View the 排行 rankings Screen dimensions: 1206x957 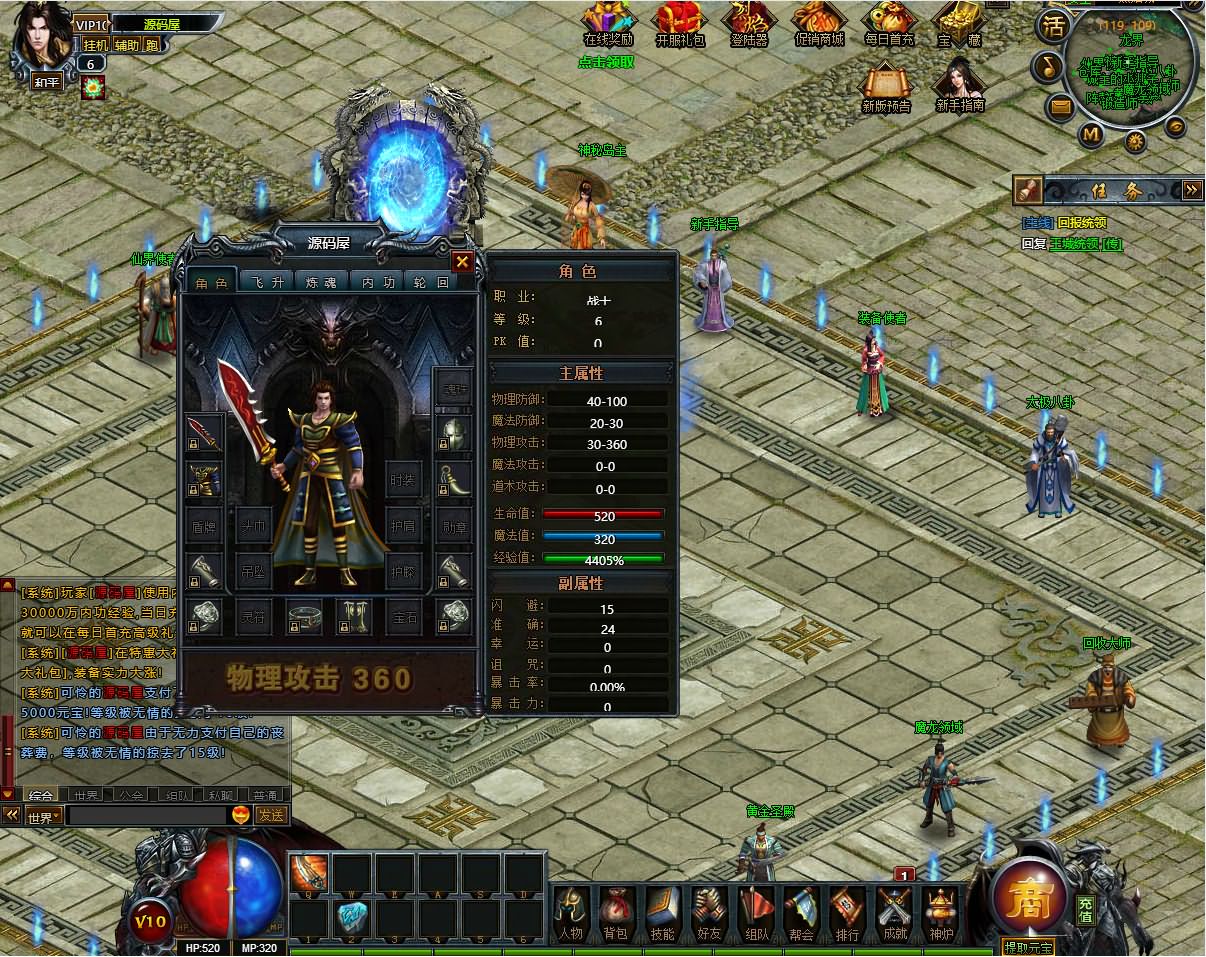tap(847, 912)
